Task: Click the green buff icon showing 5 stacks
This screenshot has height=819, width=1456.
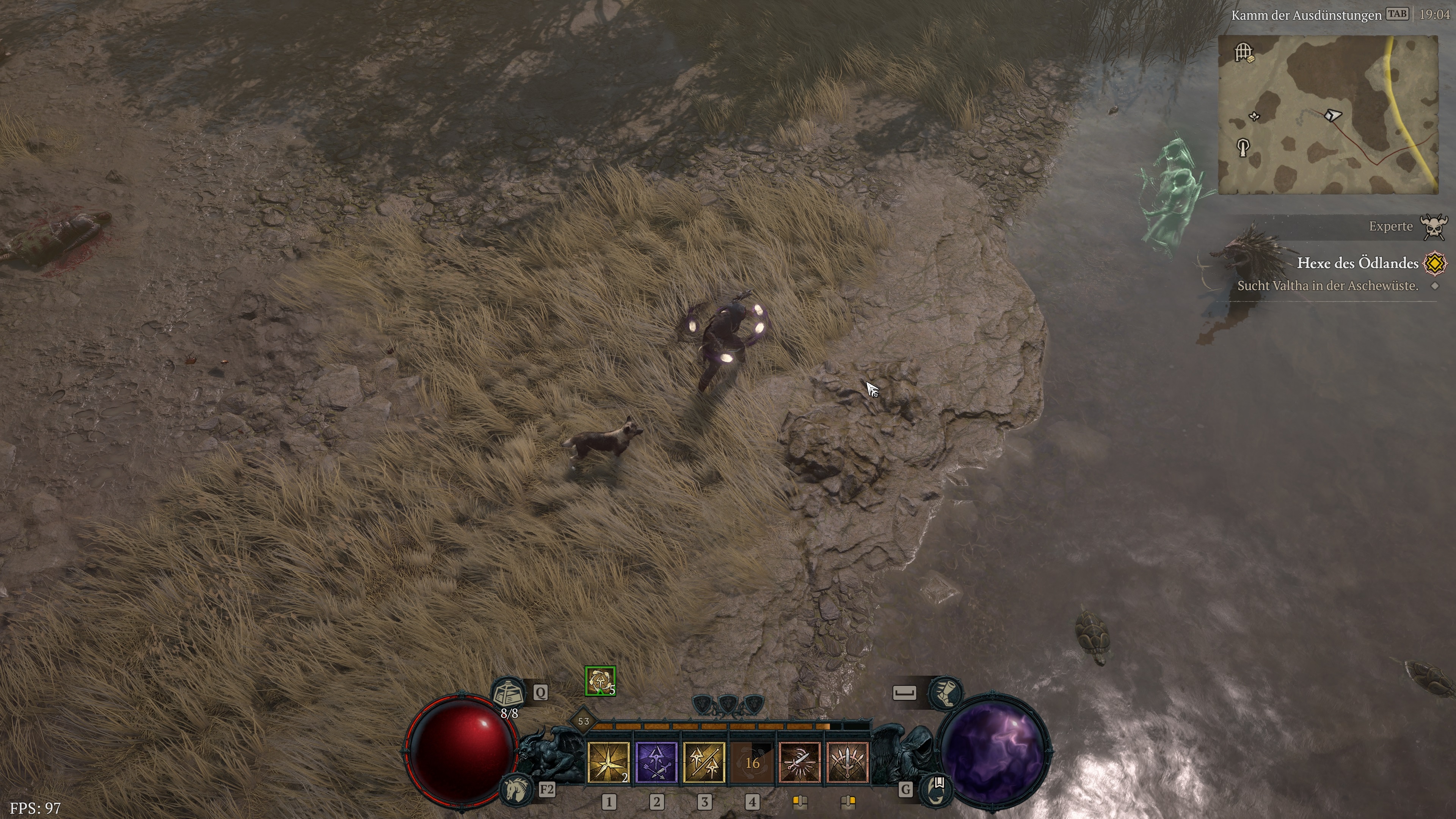Action: 601,682
